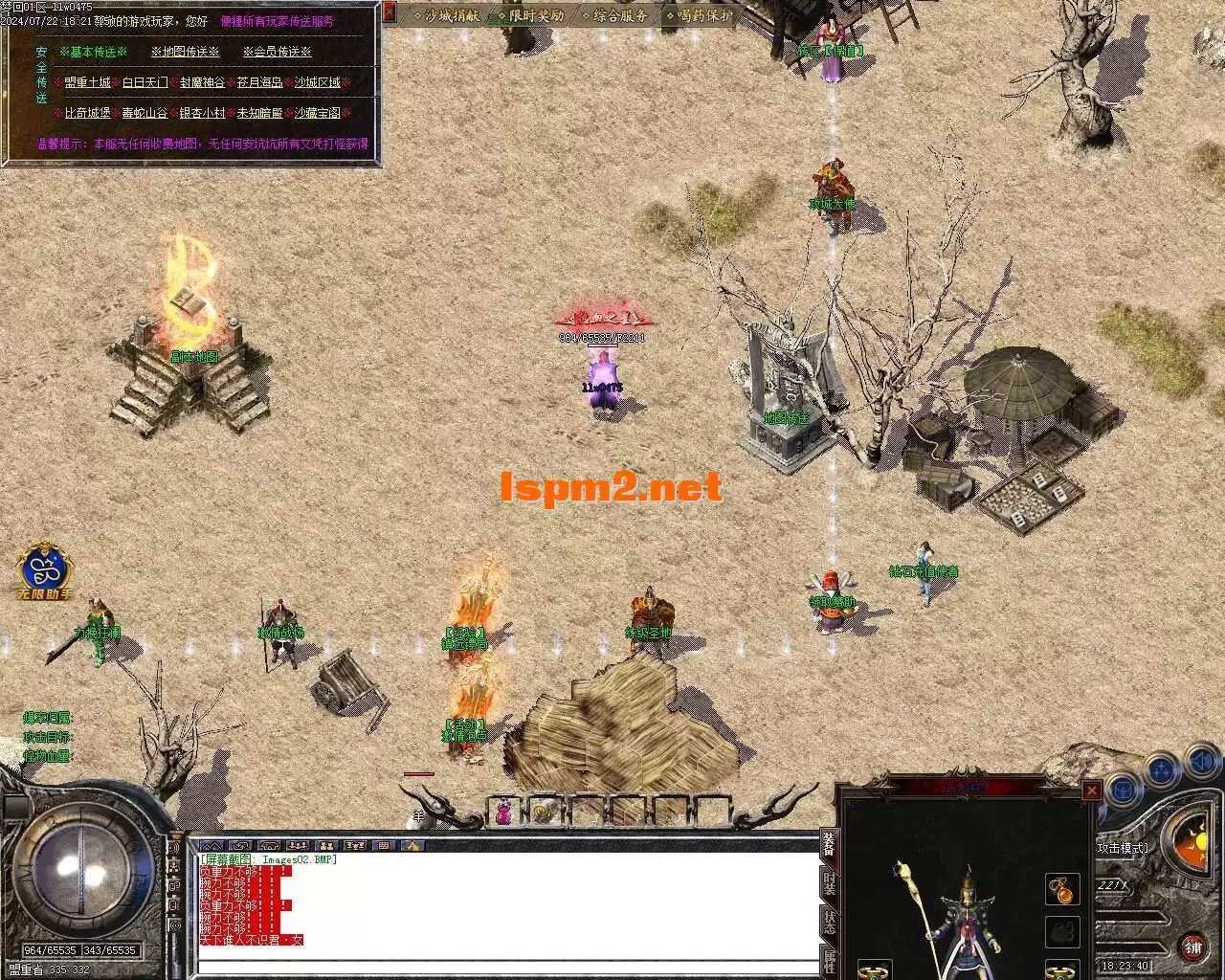
Task: Activate the 无限助手 assistant icon
Action: [x=45, y=570]
